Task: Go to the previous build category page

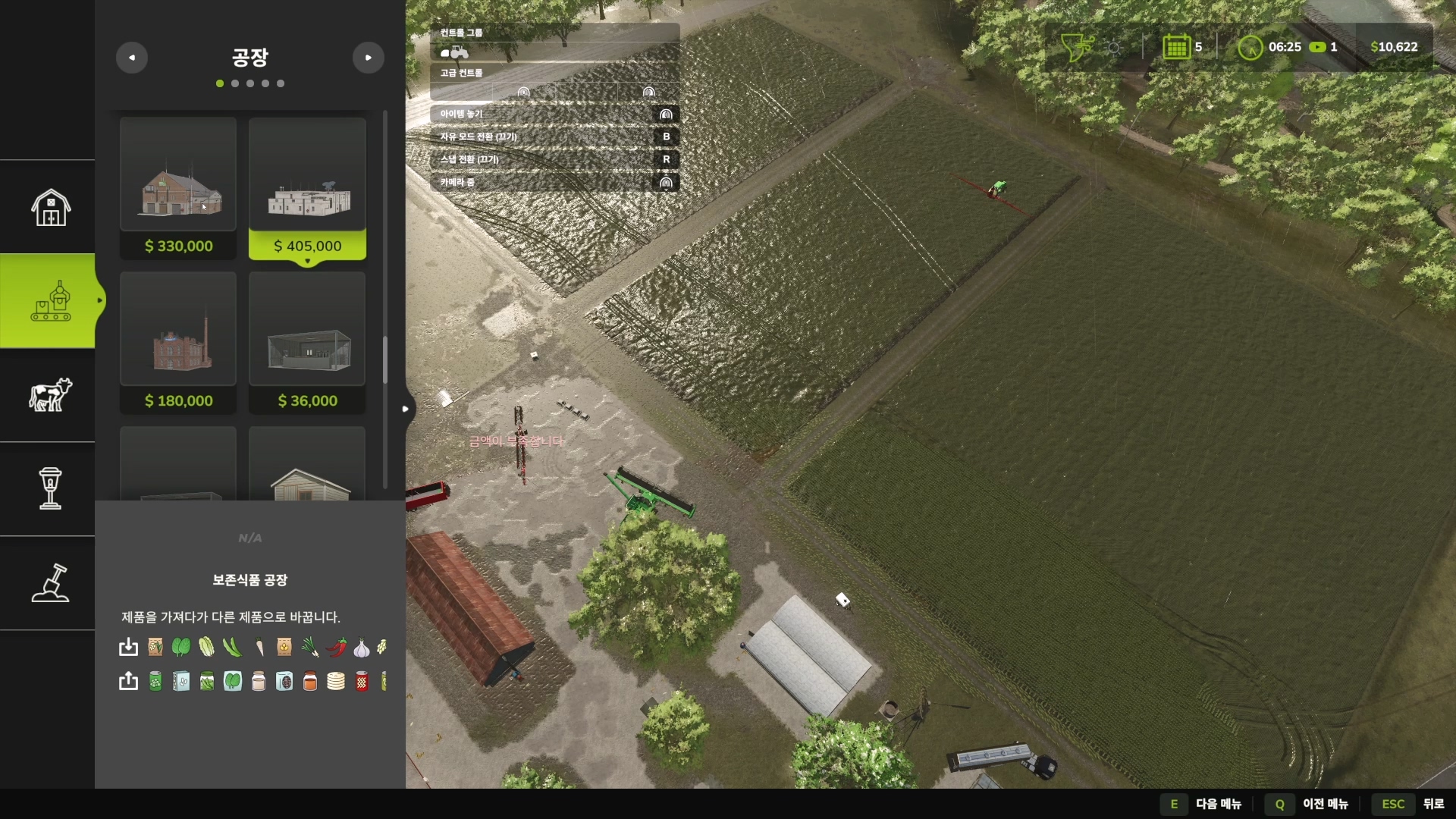Action: 132,58
